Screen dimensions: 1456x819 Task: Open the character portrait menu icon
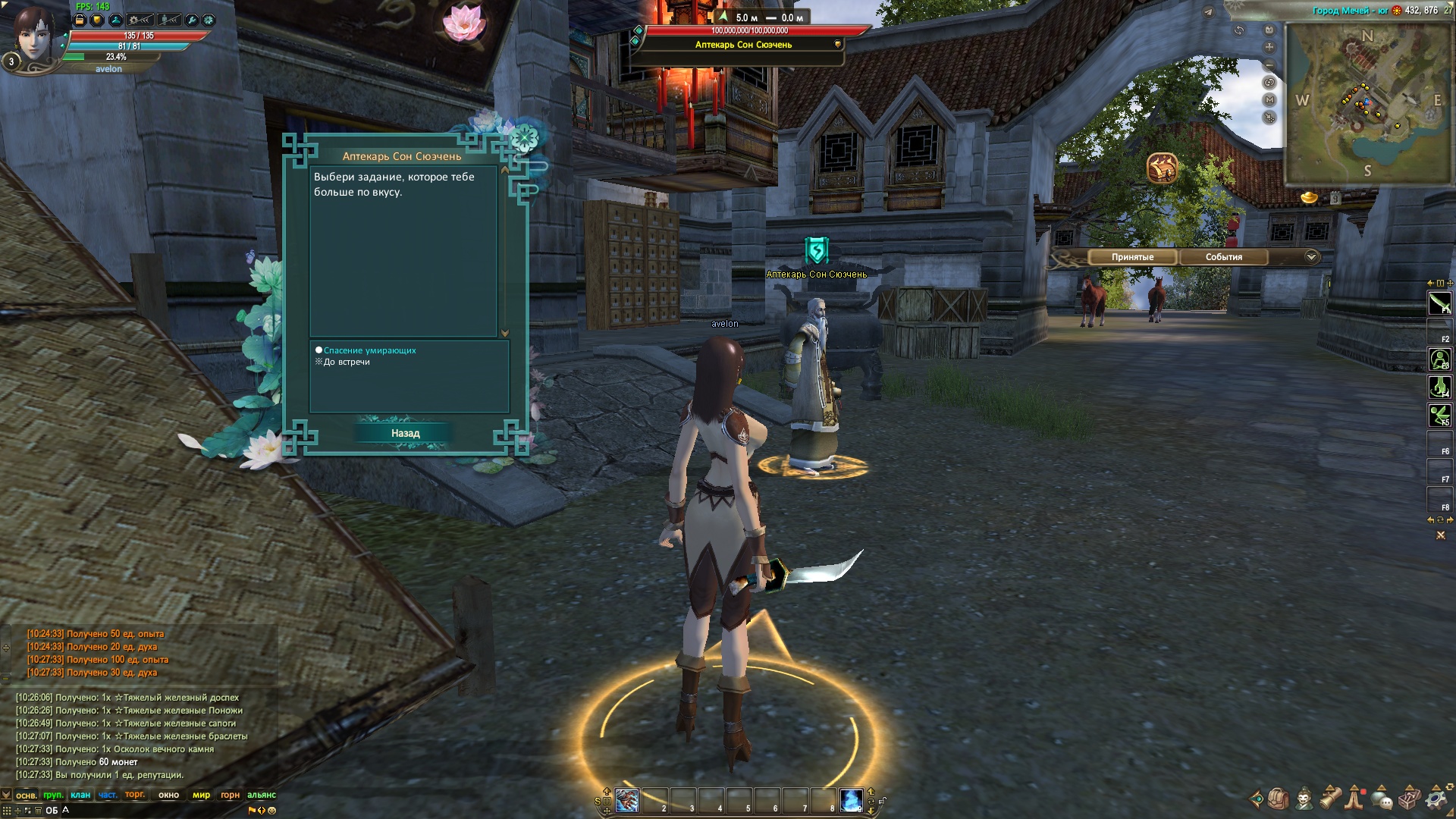pos(1304,799)
